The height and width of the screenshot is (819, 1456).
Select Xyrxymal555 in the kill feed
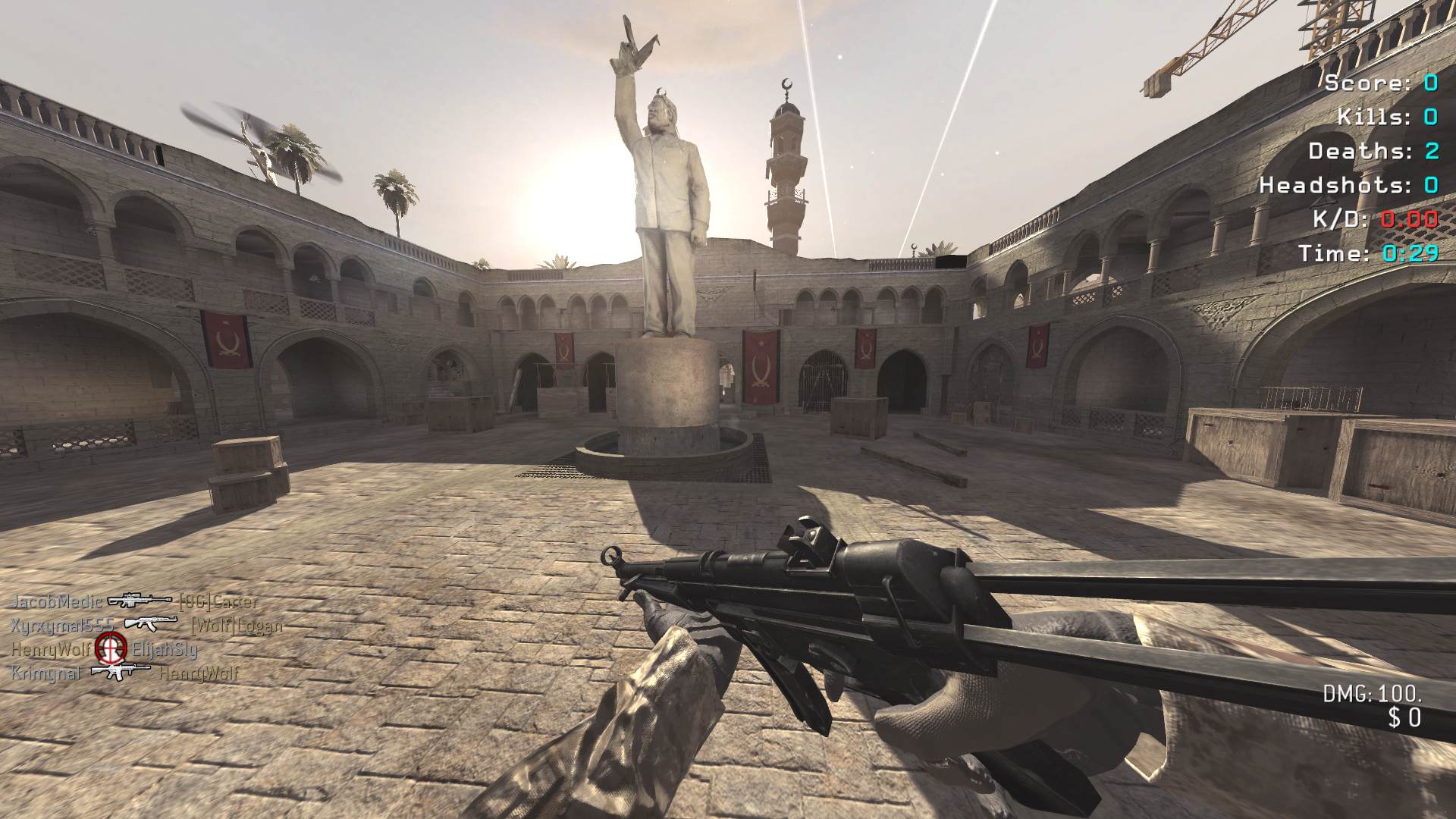[62, 625]
